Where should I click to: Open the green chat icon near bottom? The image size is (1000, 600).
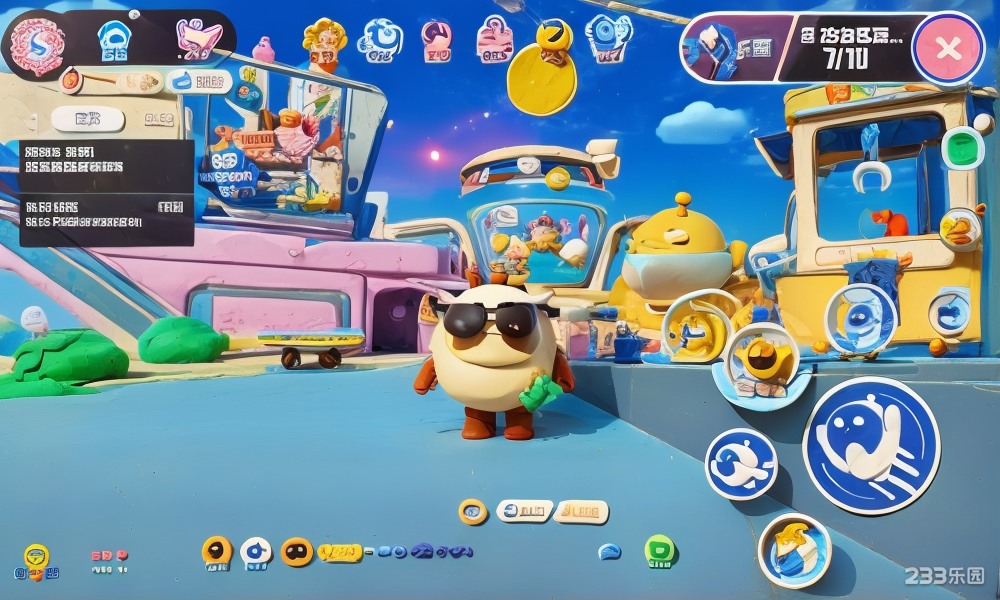click(658, 550)
